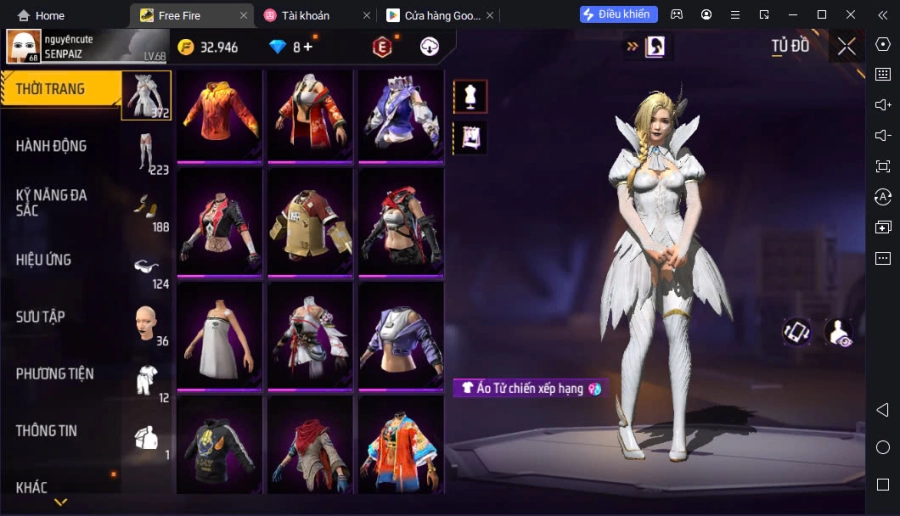Image resolution: width=900 pixels, height=516 pixels.
Task: Choose the white strapless dress top
Action: [x=218, y=335]
